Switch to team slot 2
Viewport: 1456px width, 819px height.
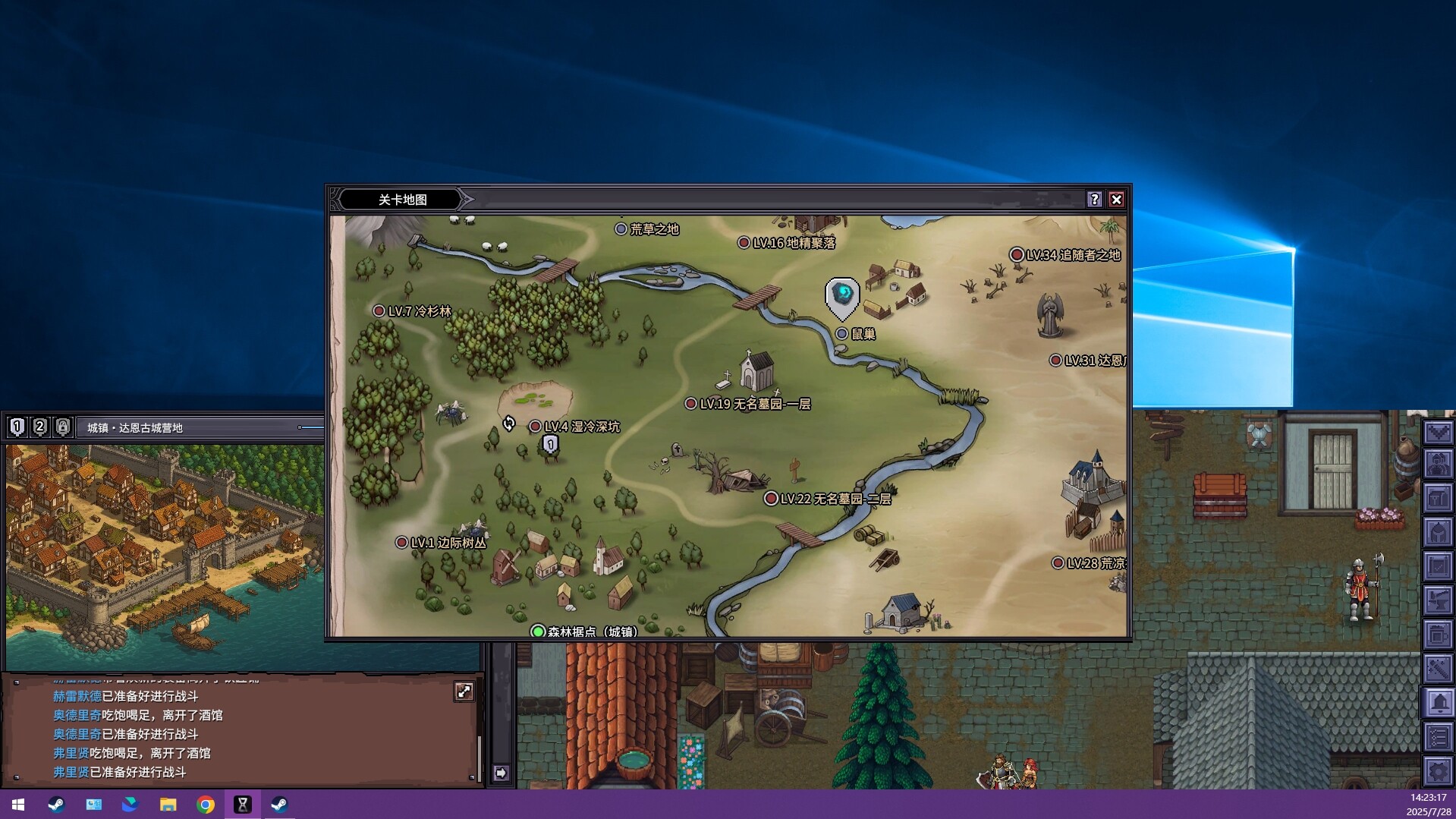click(39, 427)
